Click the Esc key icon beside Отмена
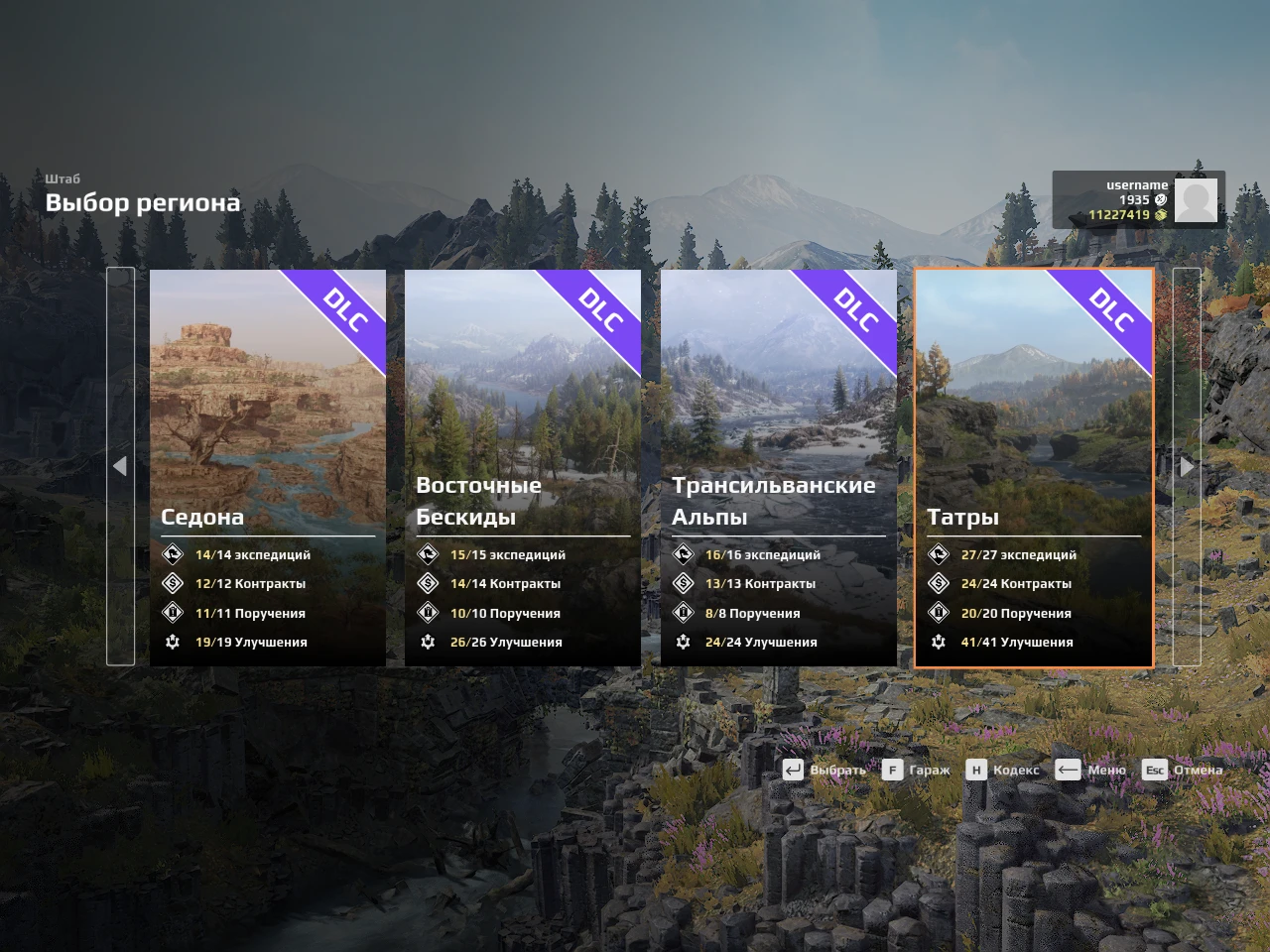Viewport: 1270px width, 952px height. click(1154, 770)
